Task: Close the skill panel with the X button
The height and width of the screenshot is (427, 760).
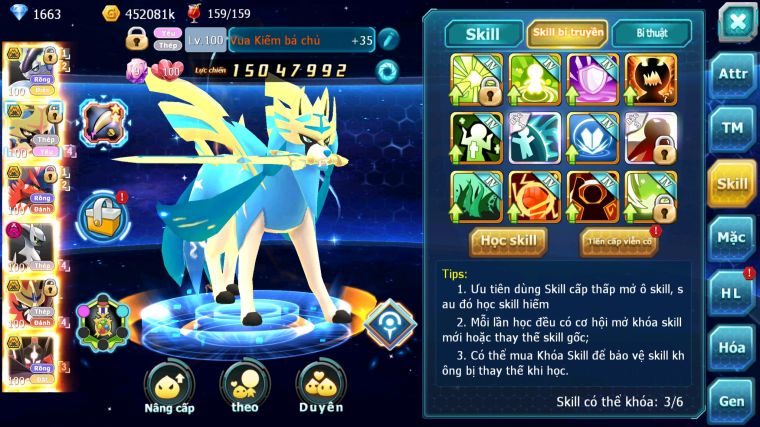Action: tap(736, 20)
